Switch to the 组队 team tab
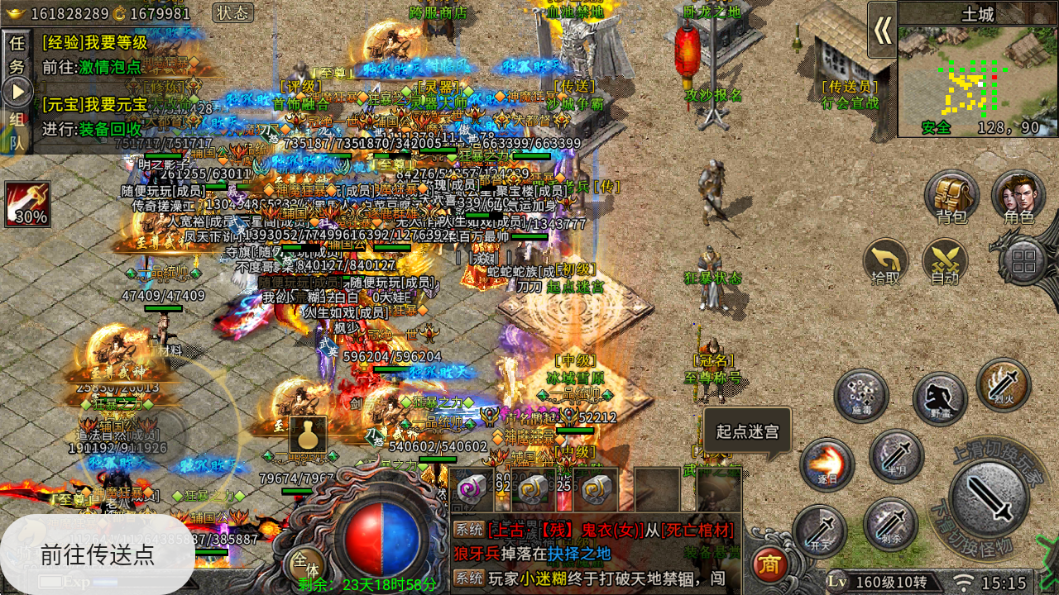This screenshot has height=595, width=1059. coord(16,130)
